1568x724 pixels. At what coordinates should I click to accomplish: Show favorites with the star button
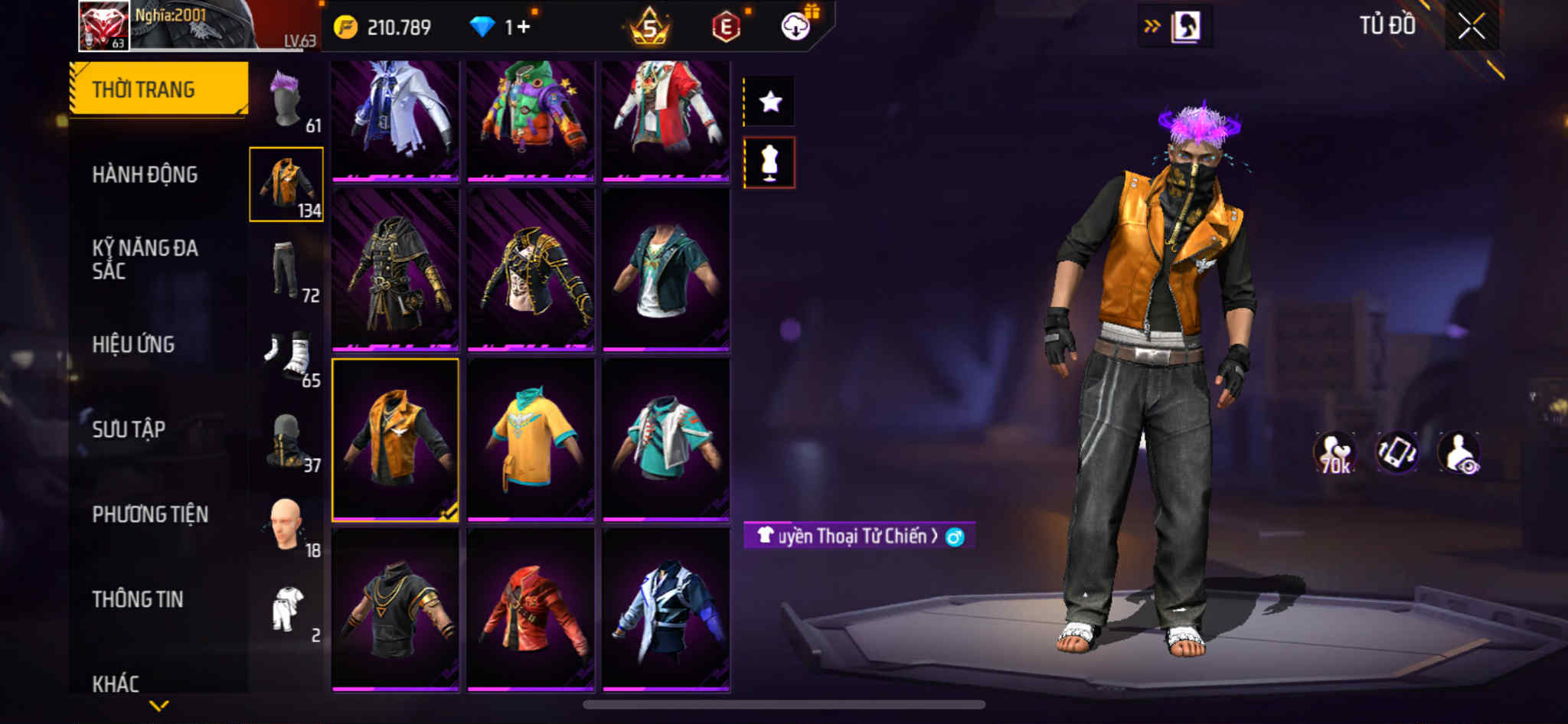(770, 101)
